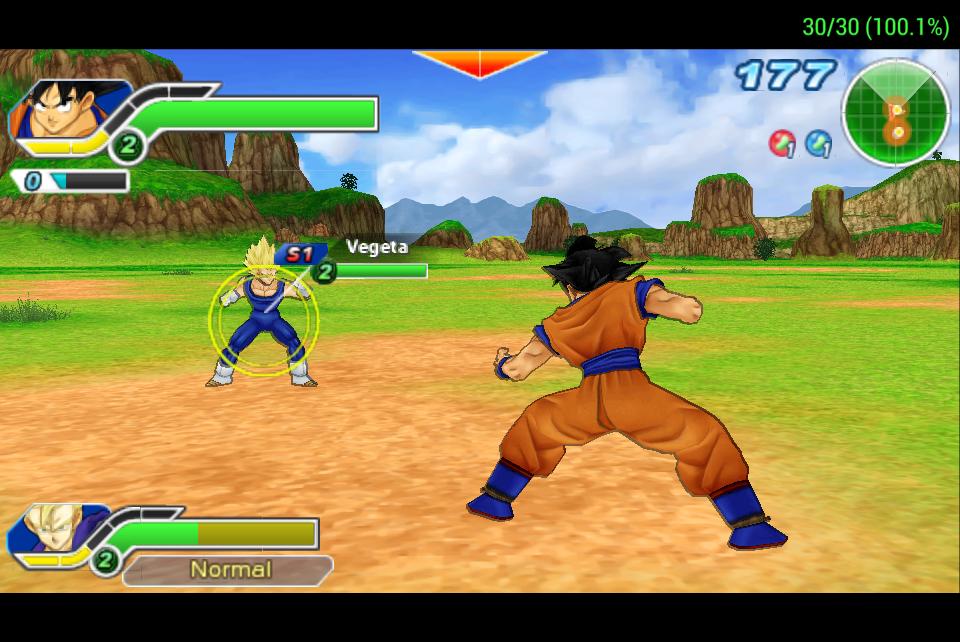
Task: Choose the Normal partner strategy label
Action: (230, 570)
